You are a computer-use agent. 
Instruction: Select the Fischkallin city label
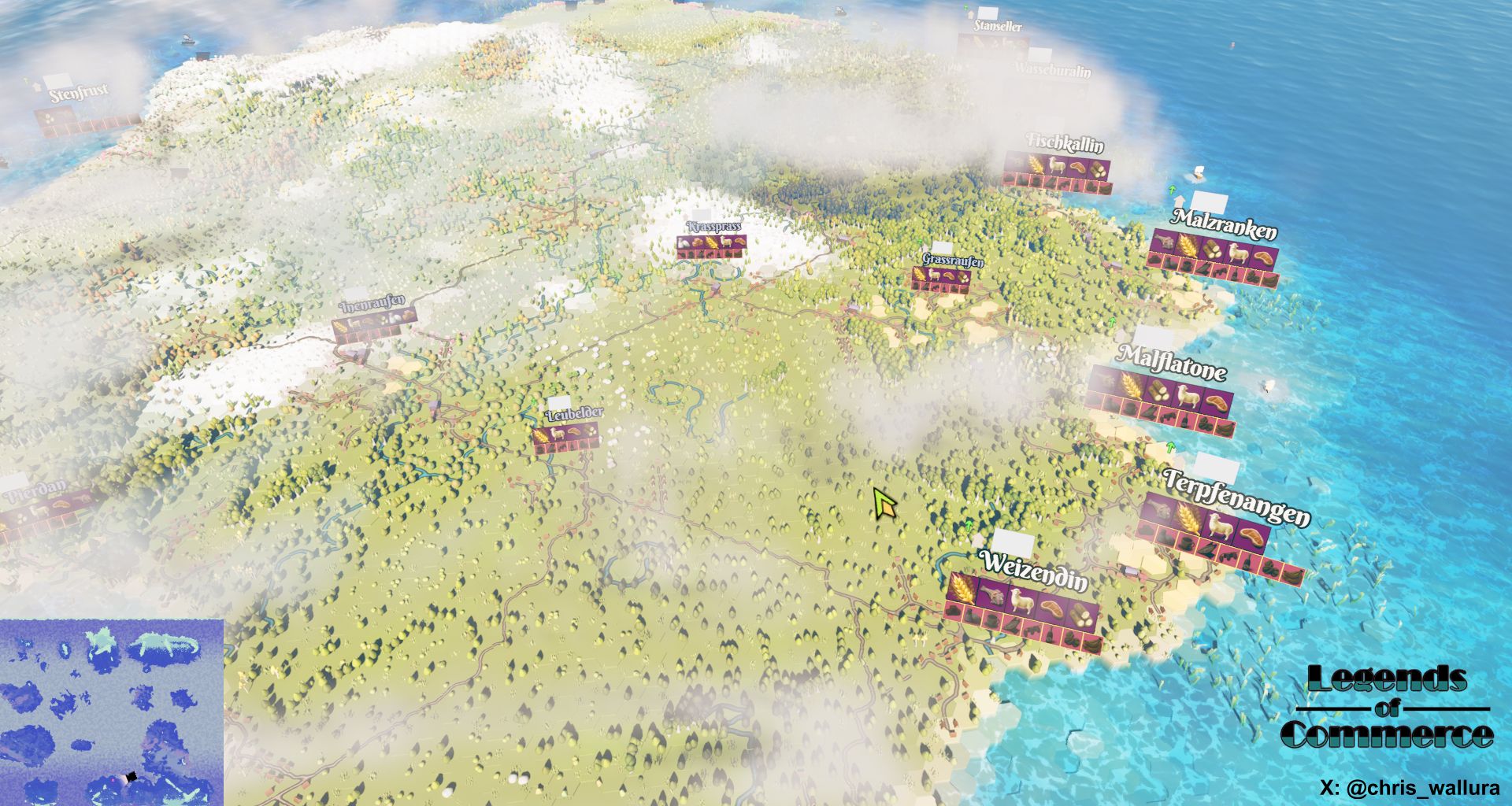(x=1065, y=142)
